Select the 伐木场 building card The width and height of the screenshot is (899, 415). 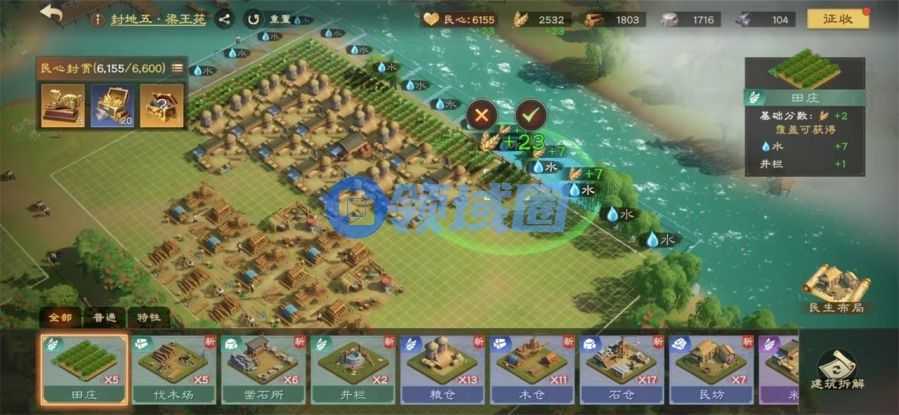173,367
